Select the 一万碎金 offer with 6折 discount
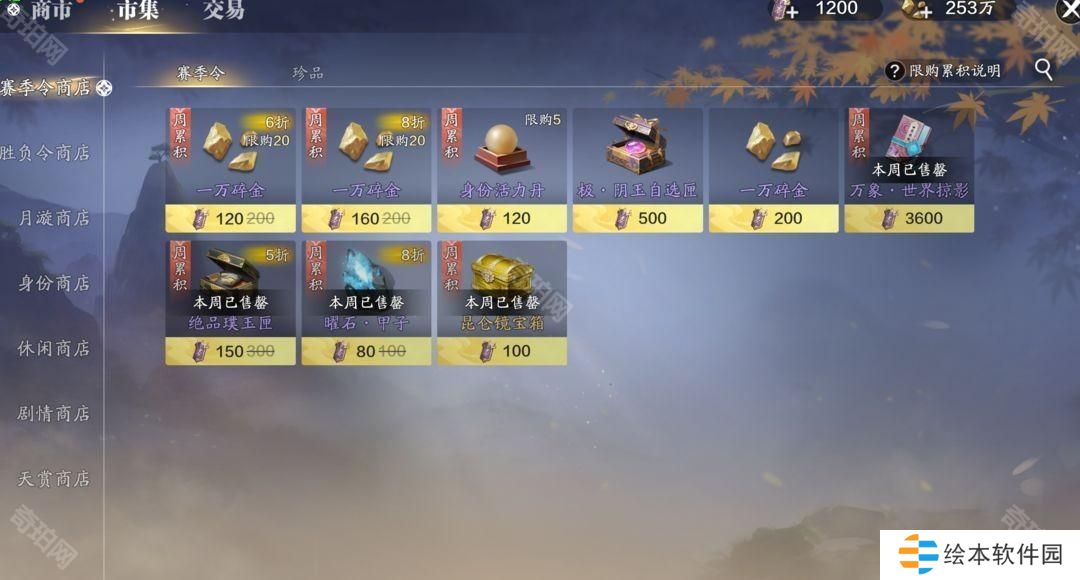Screen dimensions: 1080x580 230,169
